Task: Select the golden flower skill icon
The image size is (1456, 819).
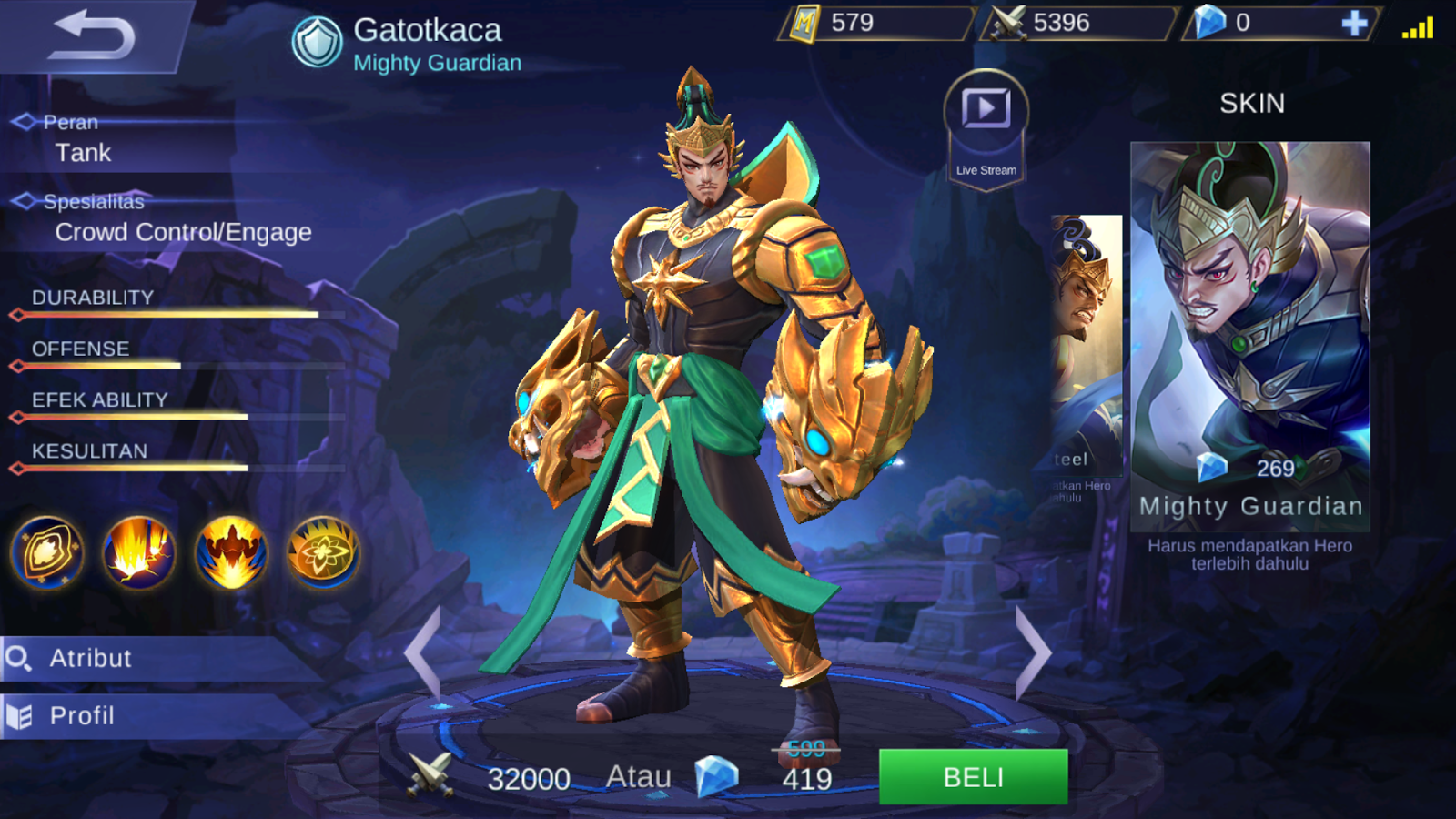Action: coord(325,555)
